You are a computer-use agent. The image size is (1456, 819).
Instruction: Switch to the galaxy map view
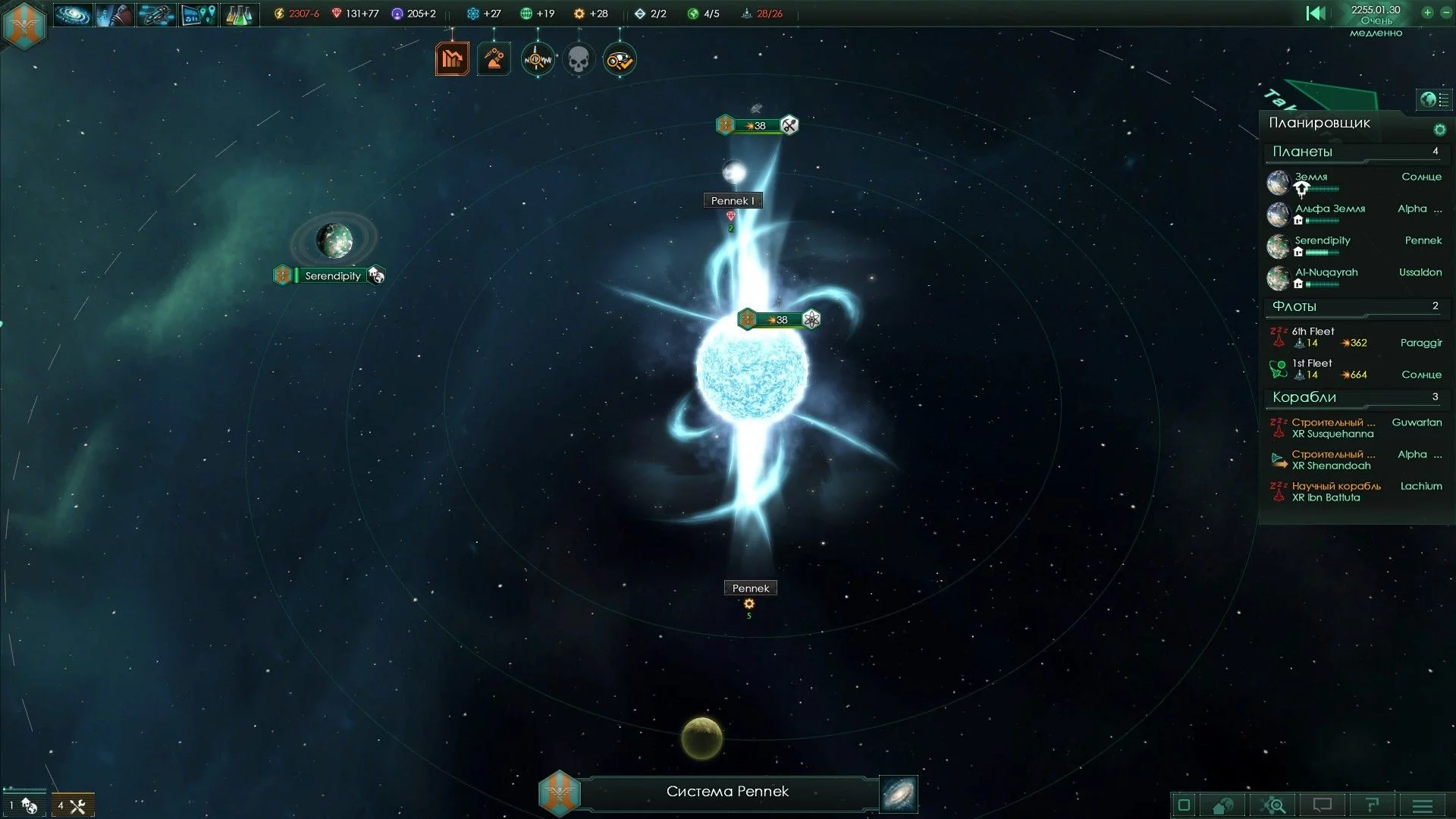point(899,793)
